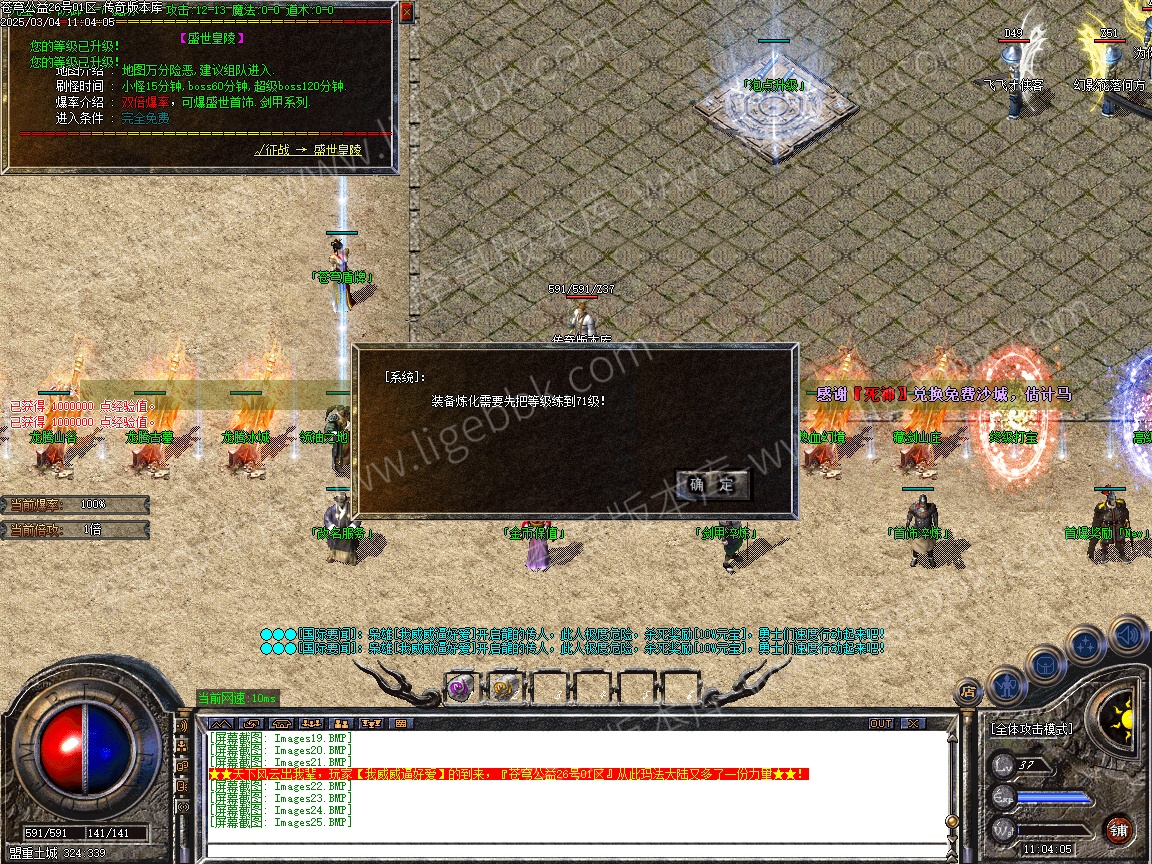Close the 盛世皇陵 info panel

point(406,13)
